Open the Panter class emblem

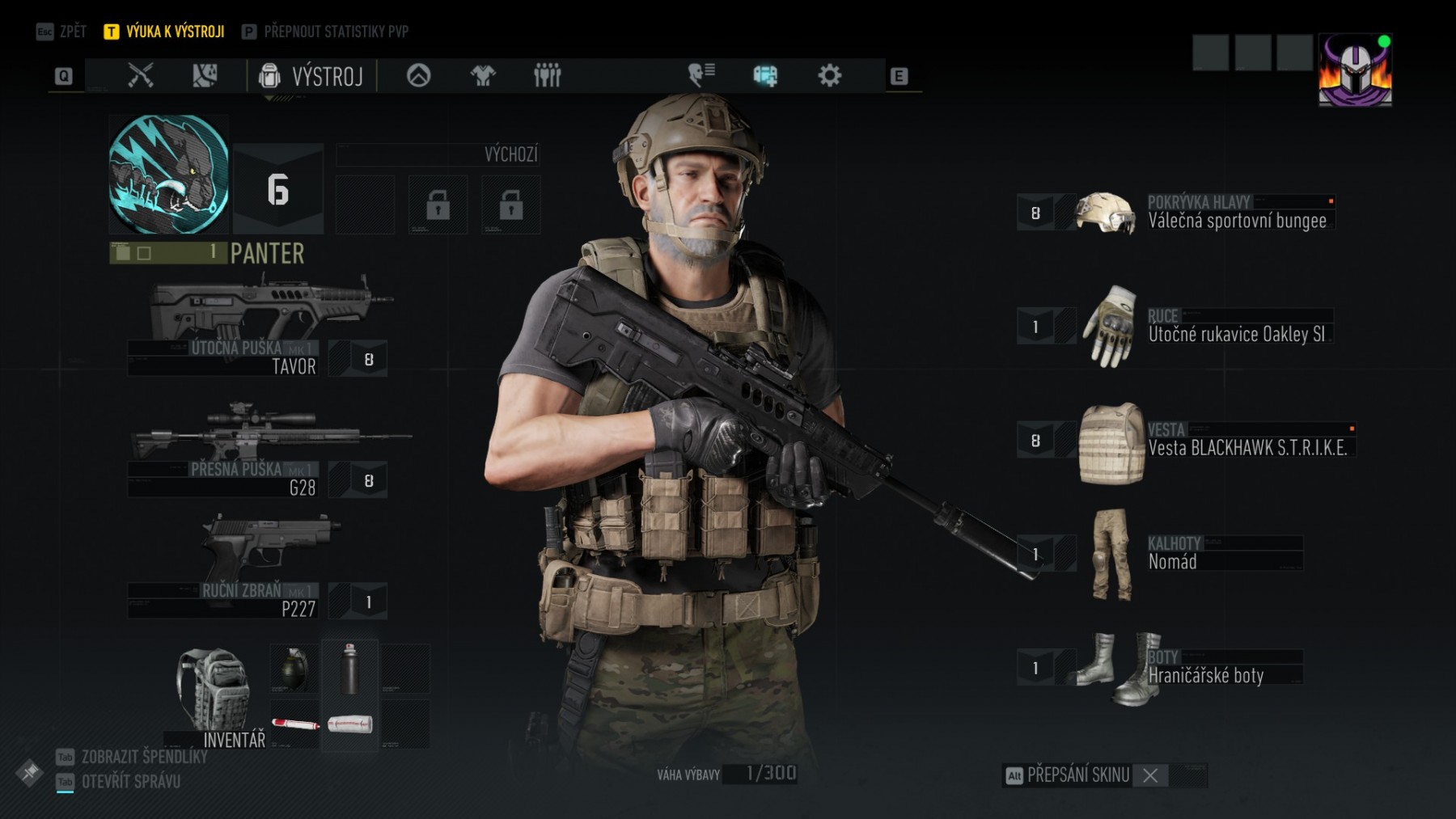(168, 175)
